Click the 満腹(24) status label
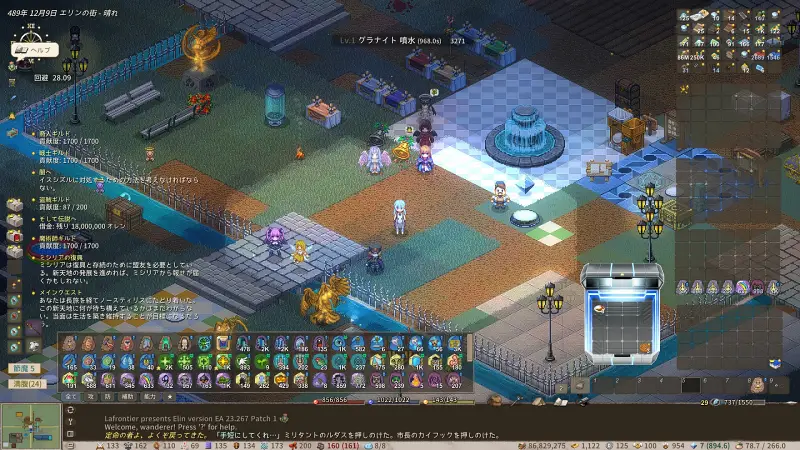Viewport: 800px width, 450px height. 27,383
